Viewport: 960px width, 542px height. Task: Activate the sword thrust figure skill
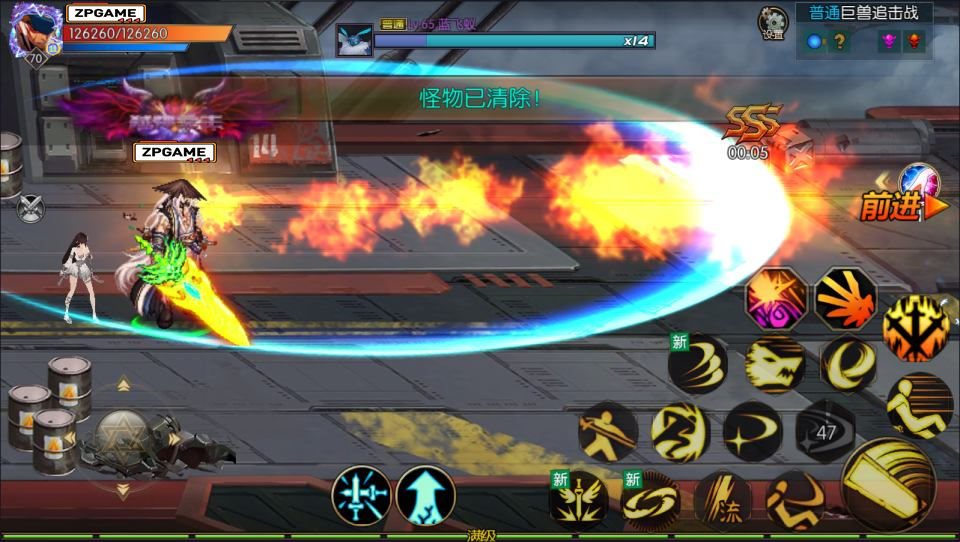(608, 431)
